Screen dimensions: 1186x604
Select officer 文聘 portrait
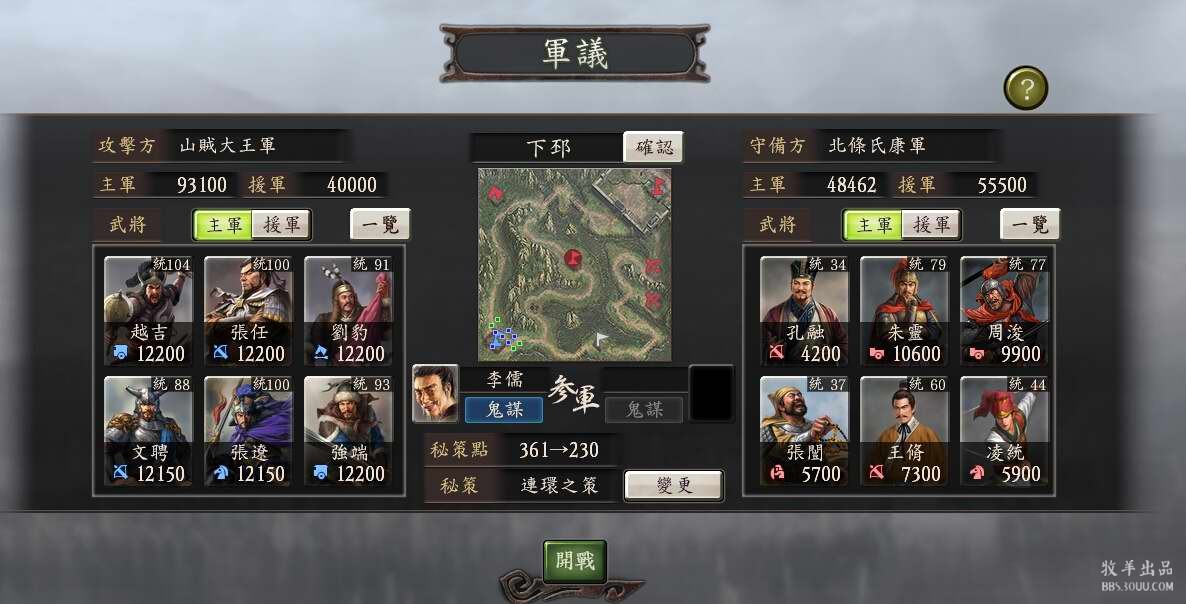coord(149,431)
